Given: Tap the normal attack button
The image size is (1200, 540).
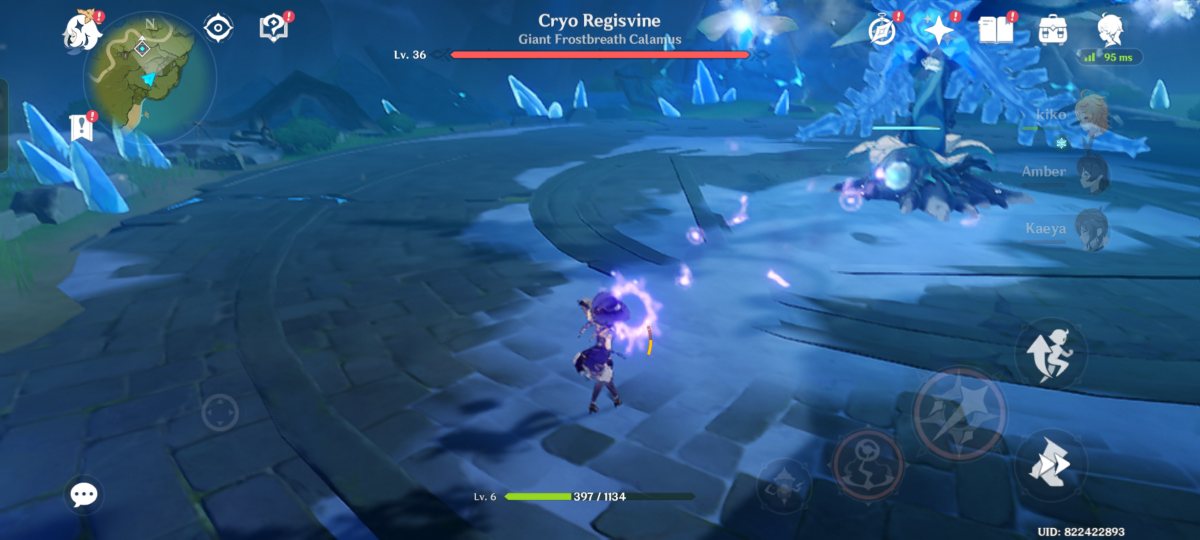Looking at the screenshot, I should point(959,413).
